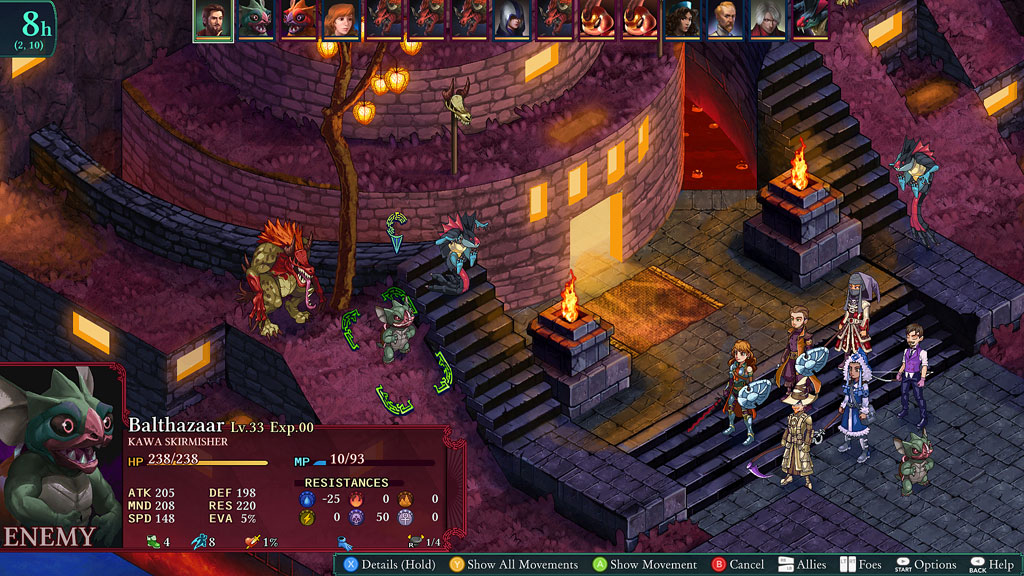The height and width of the screenshot is (576, 1024).
Task: Select the bearded man's turn order portrait
Action: click(x=213, y=20)
